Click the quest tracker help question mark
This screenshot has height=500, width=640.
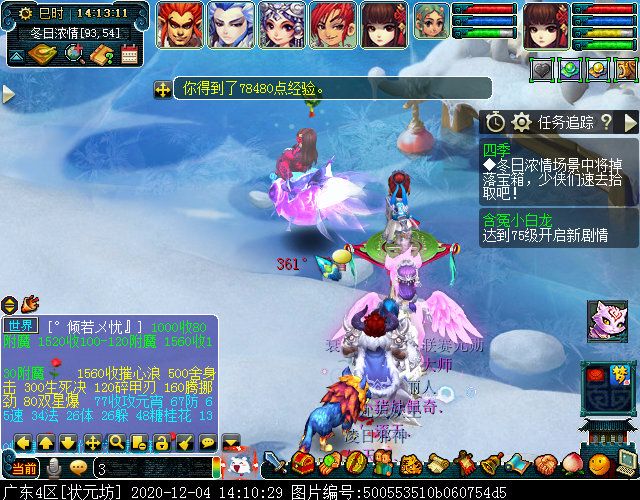click(606, 122)
